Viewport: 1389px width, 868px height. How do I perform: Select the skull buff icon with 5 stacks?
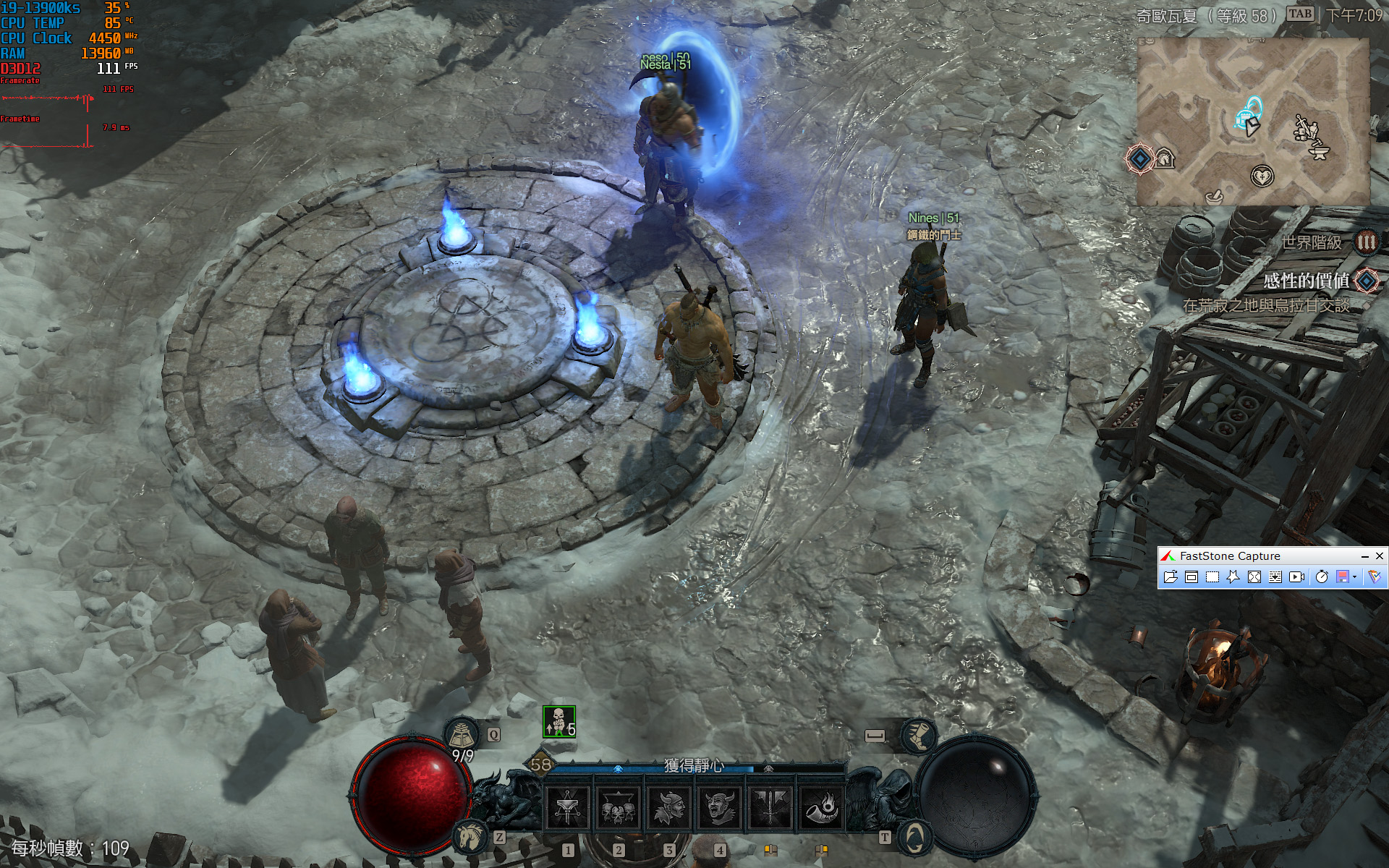pos(558,721)
